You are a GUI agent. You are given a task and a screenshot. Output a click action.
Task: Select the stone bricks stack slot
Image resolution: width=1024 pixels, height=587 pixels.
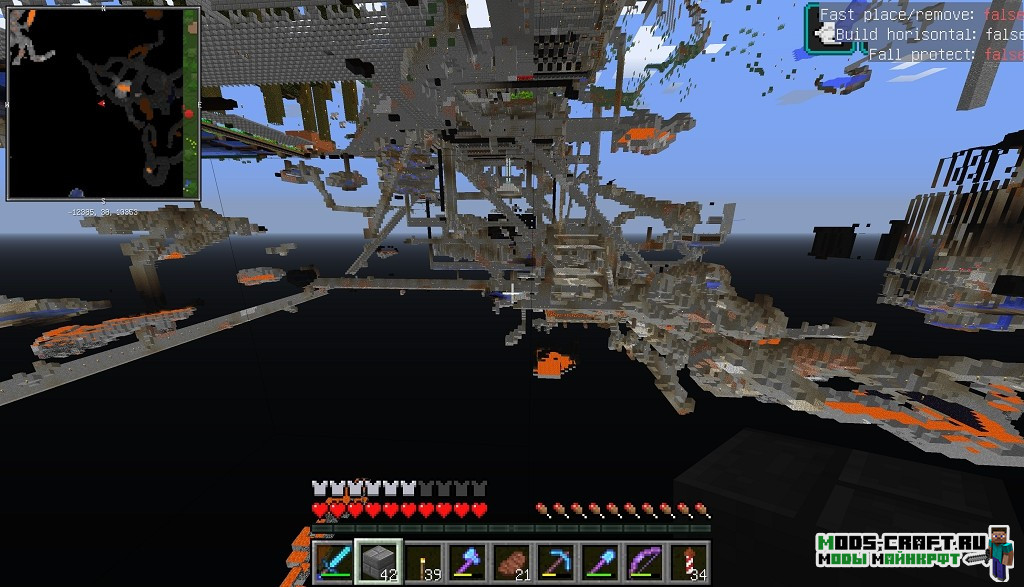[379, 560]
